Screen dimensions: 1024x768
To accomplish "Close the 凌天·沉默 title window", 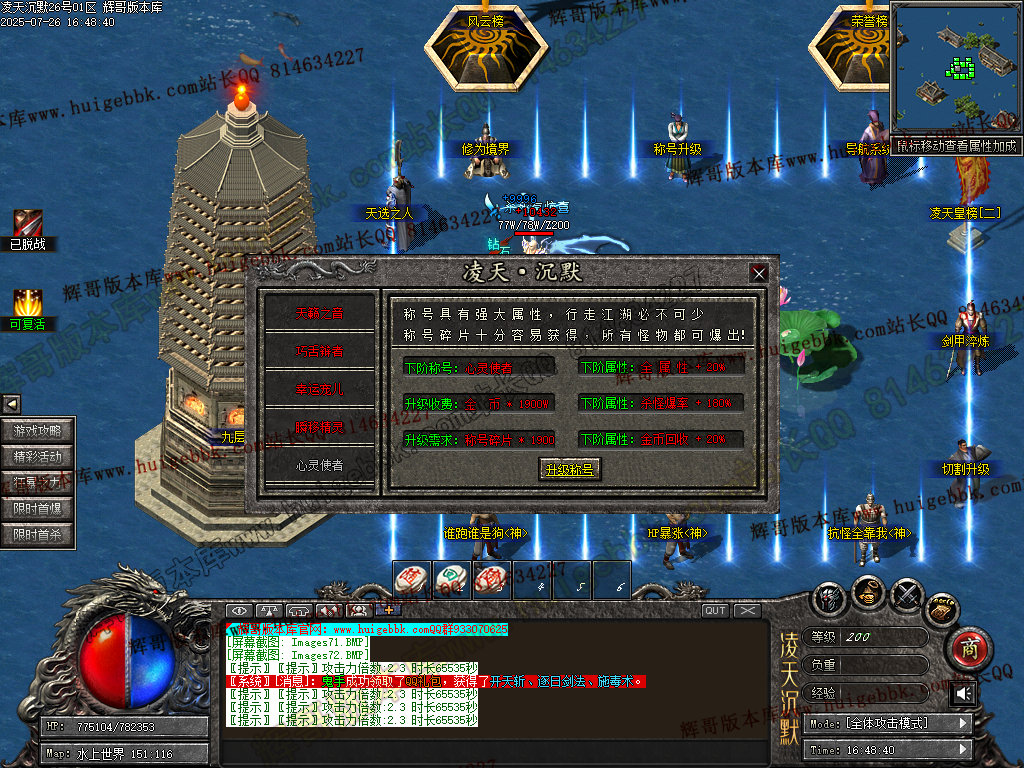I will (759, 273).
